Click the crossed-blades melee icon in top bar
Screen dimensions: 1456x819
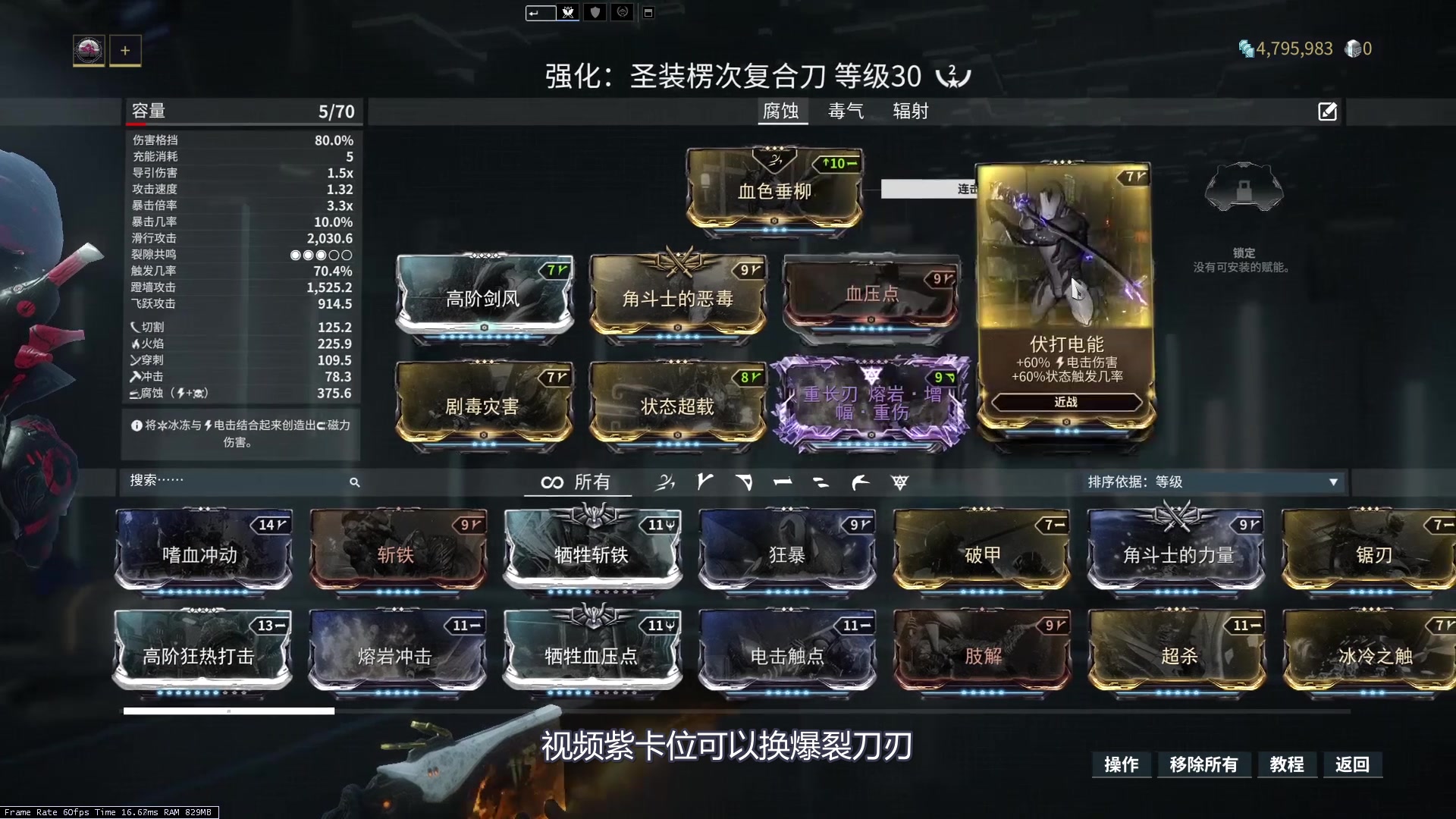coord(568,12)
